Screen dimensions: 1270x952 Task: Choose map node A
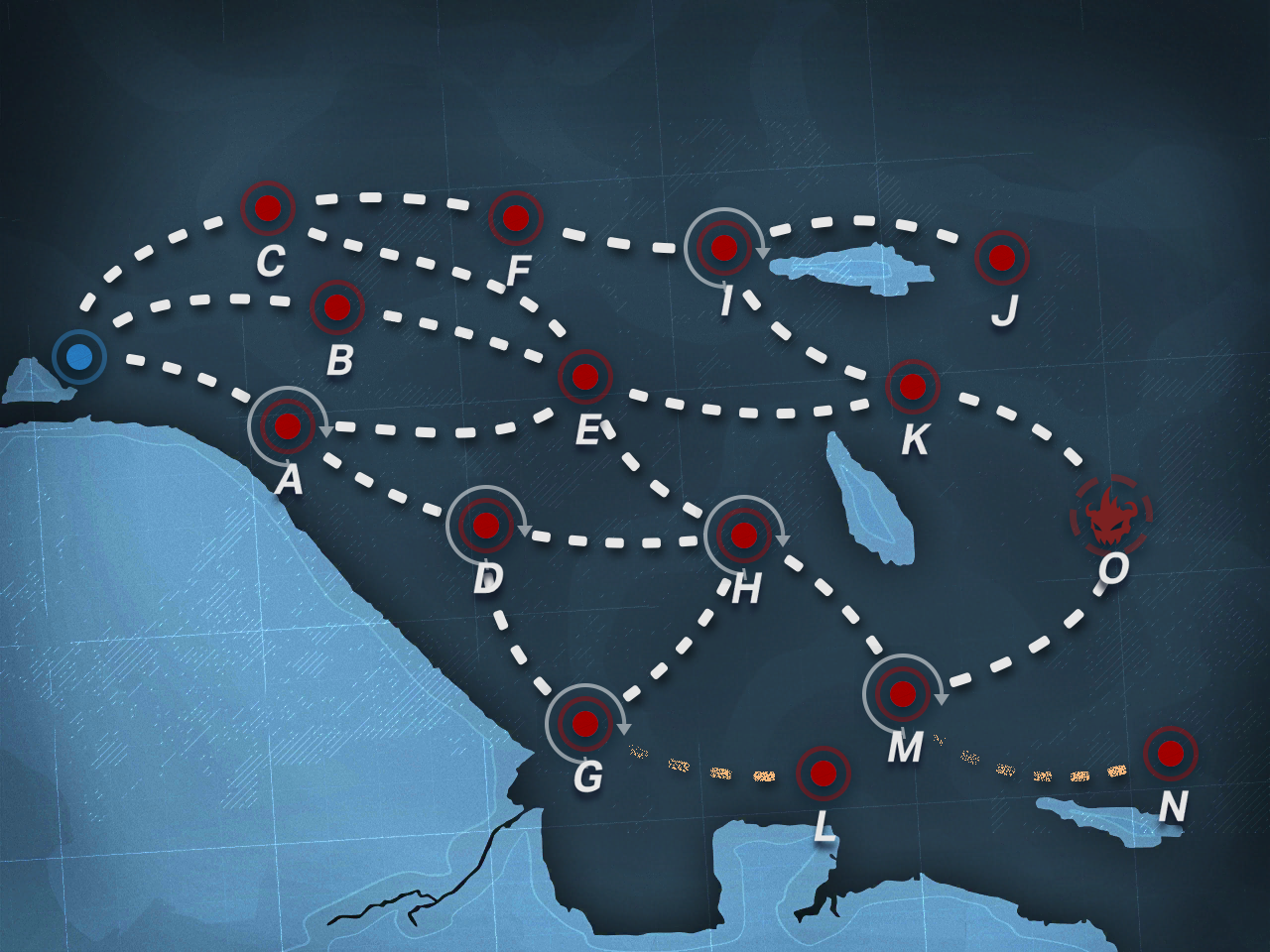point(288,426)
